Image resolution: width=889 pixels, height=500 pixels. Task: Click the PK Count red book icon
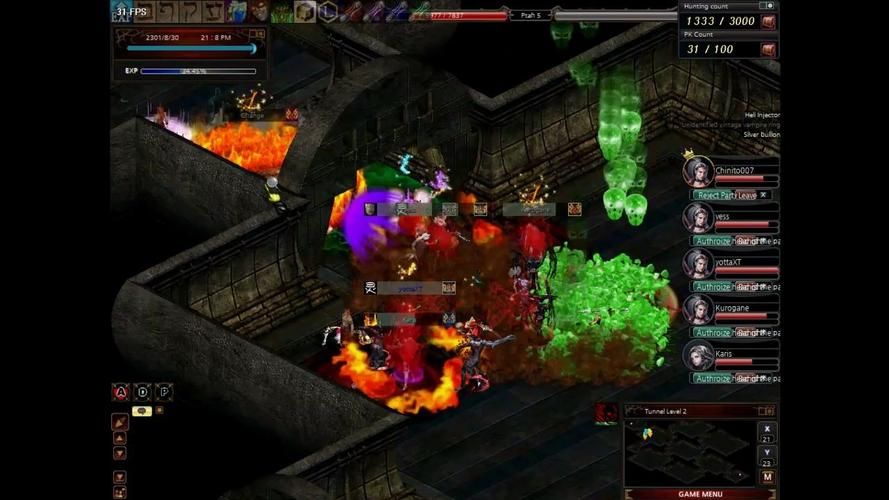point(767,49)
